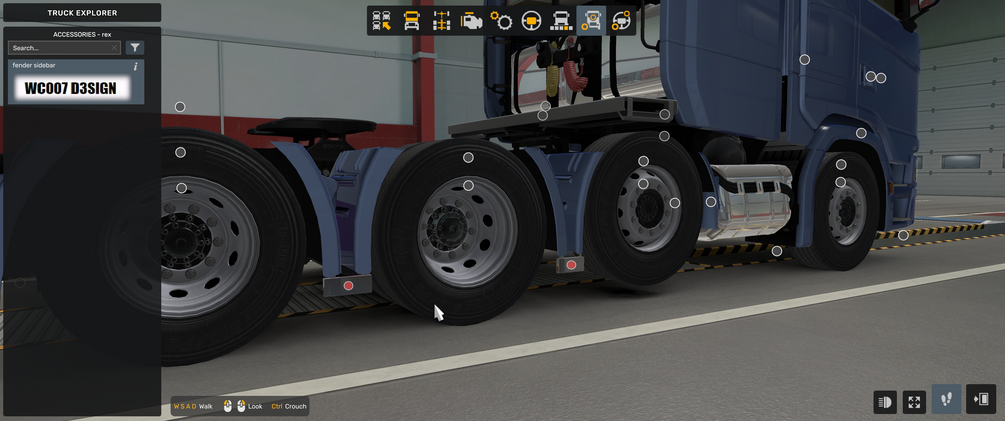Clear the accessory search box
The image size is (1005, 421).
(x=115, y=48)
